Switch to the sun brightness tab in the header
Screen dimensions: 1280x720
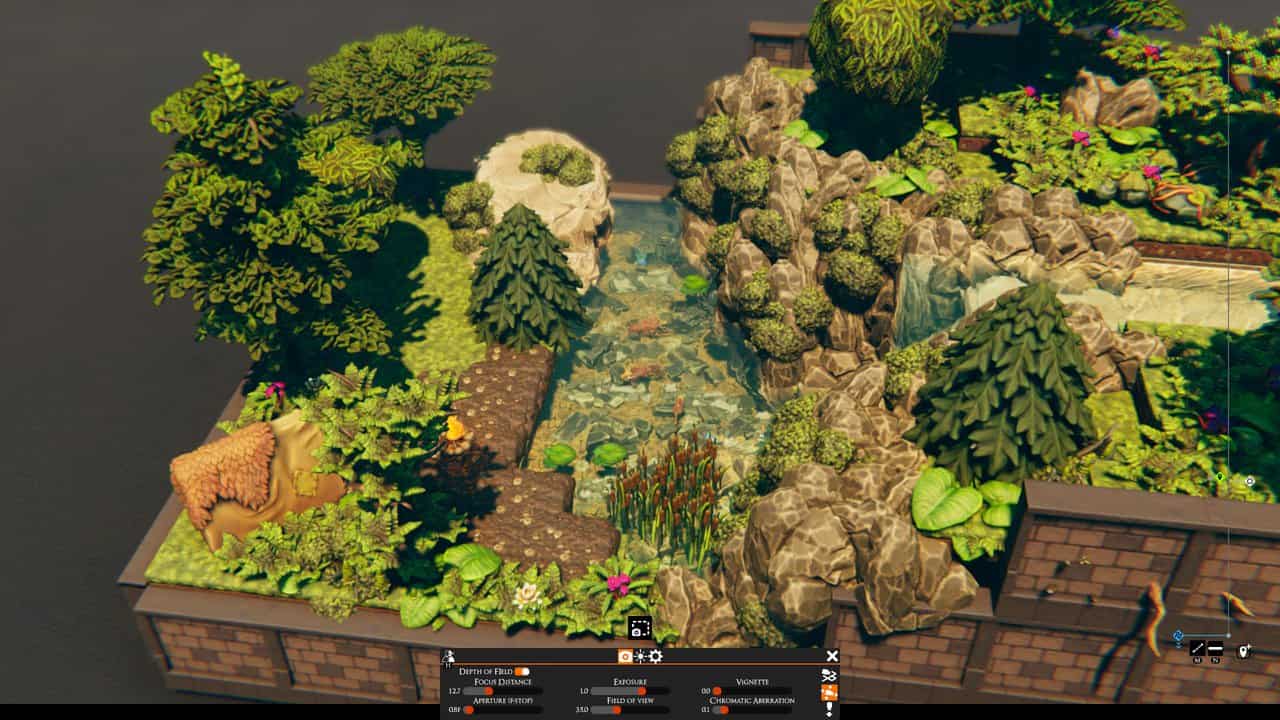[640, 657]
